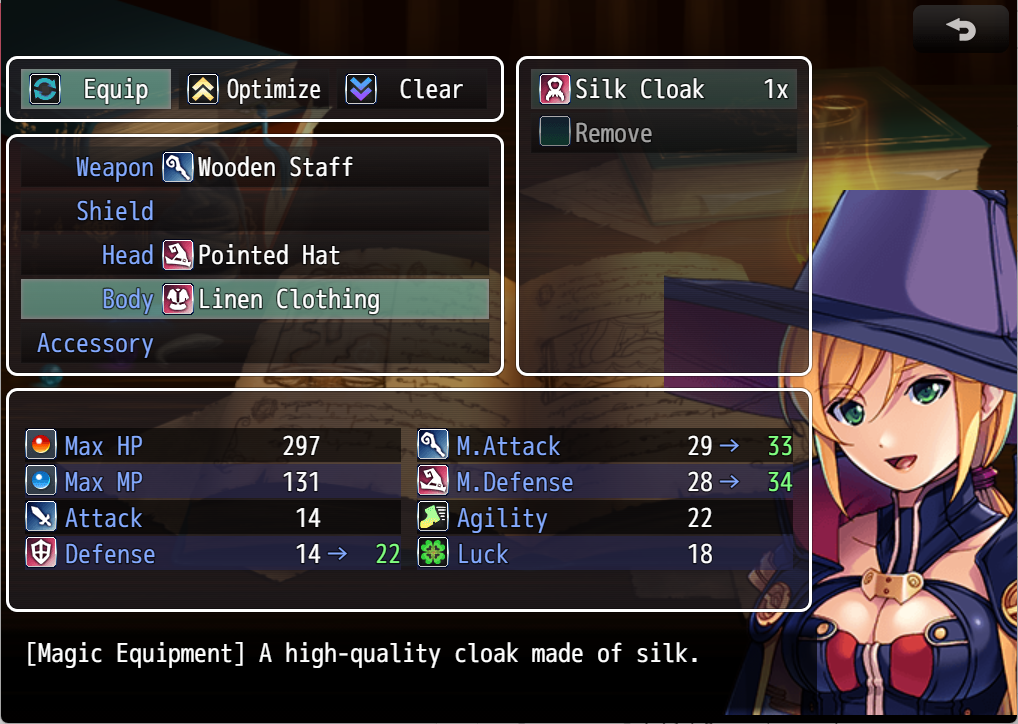Open the empty Shield slot
This screenshot has width=1018, height=724.
255,211
